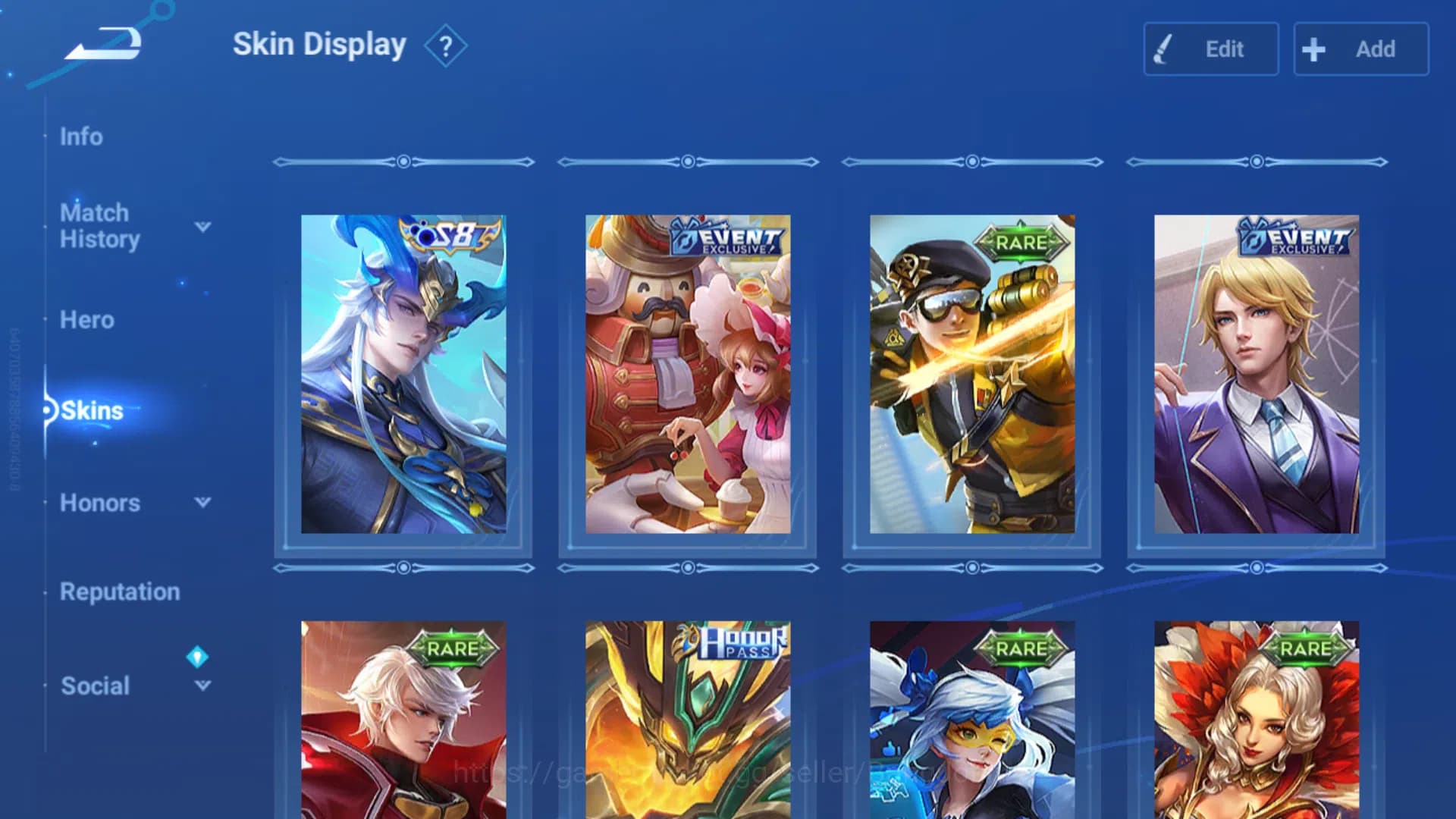Click the Add button
This screenshot has width=1456, height=819.
[x=1360, y=49]
